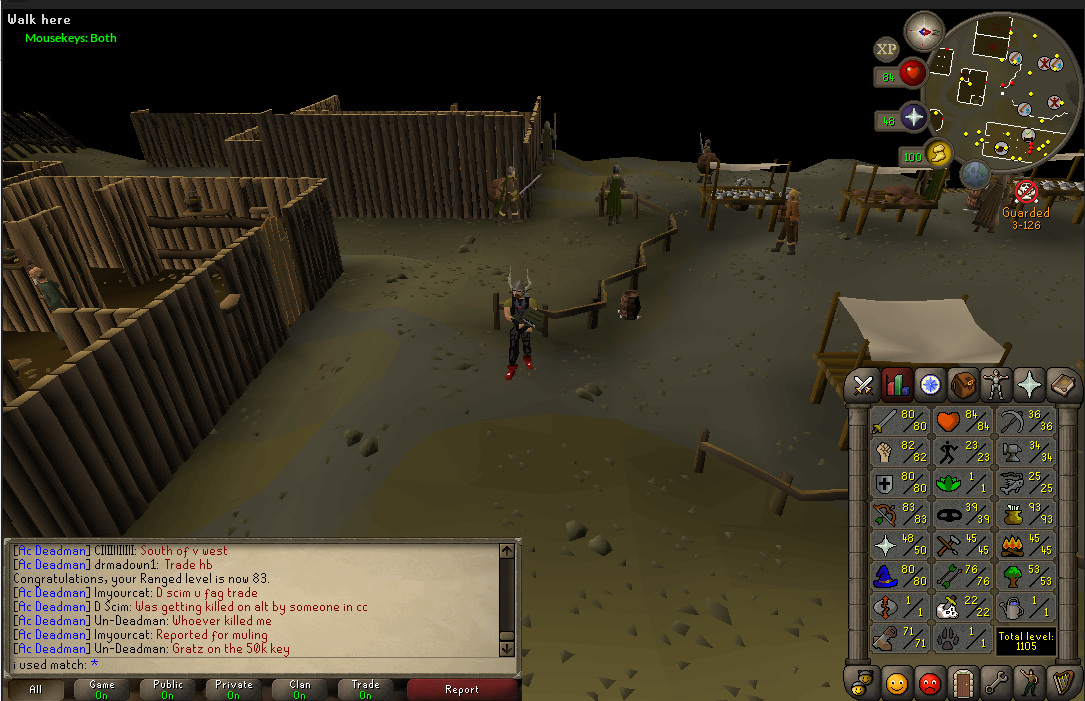Screen dimensions: 1085x701
Task: Open the Report button in chat bar
Action: coord(462,689)
